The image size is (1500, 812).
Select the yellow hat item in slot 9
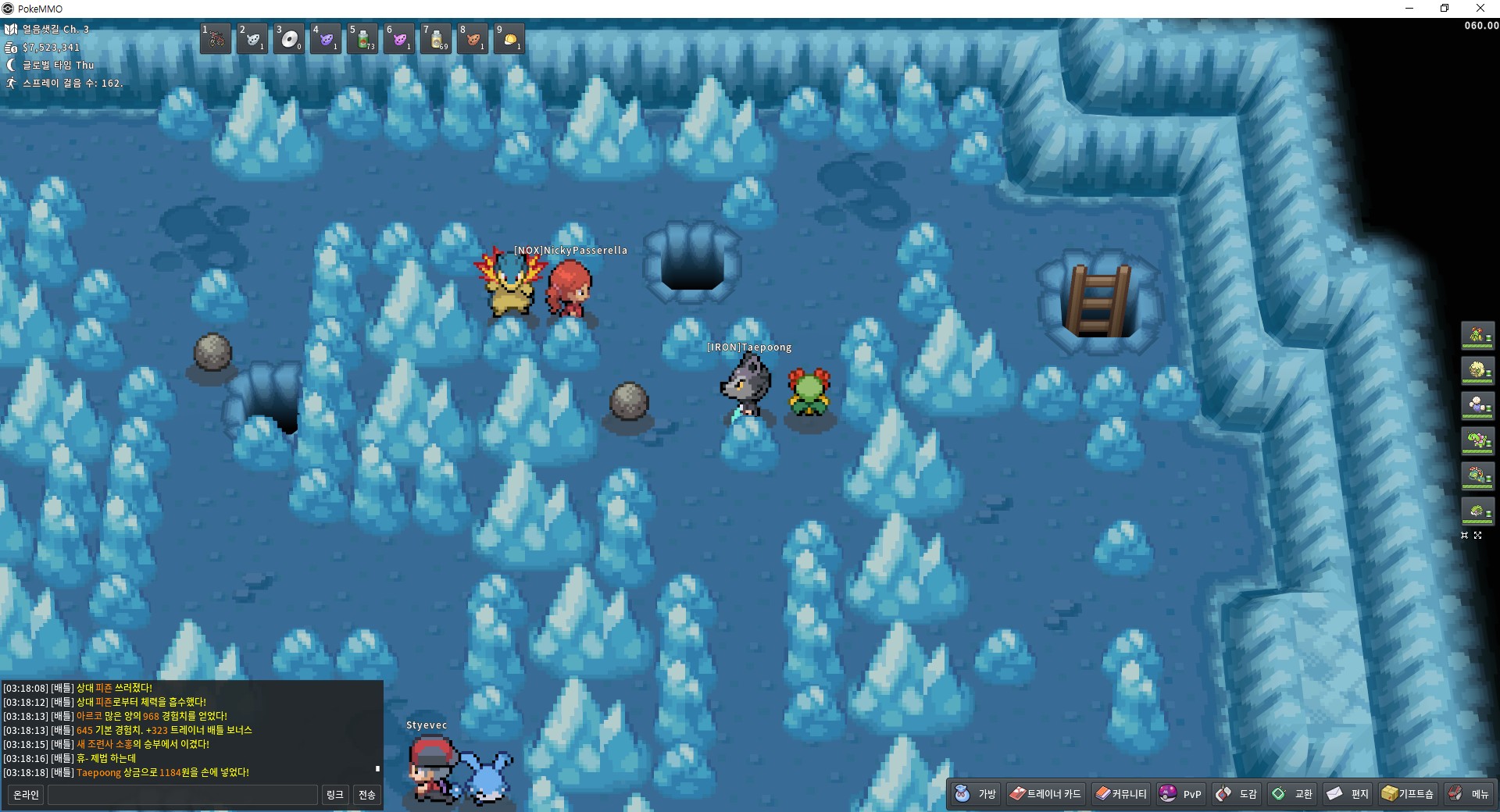[509, 38]
